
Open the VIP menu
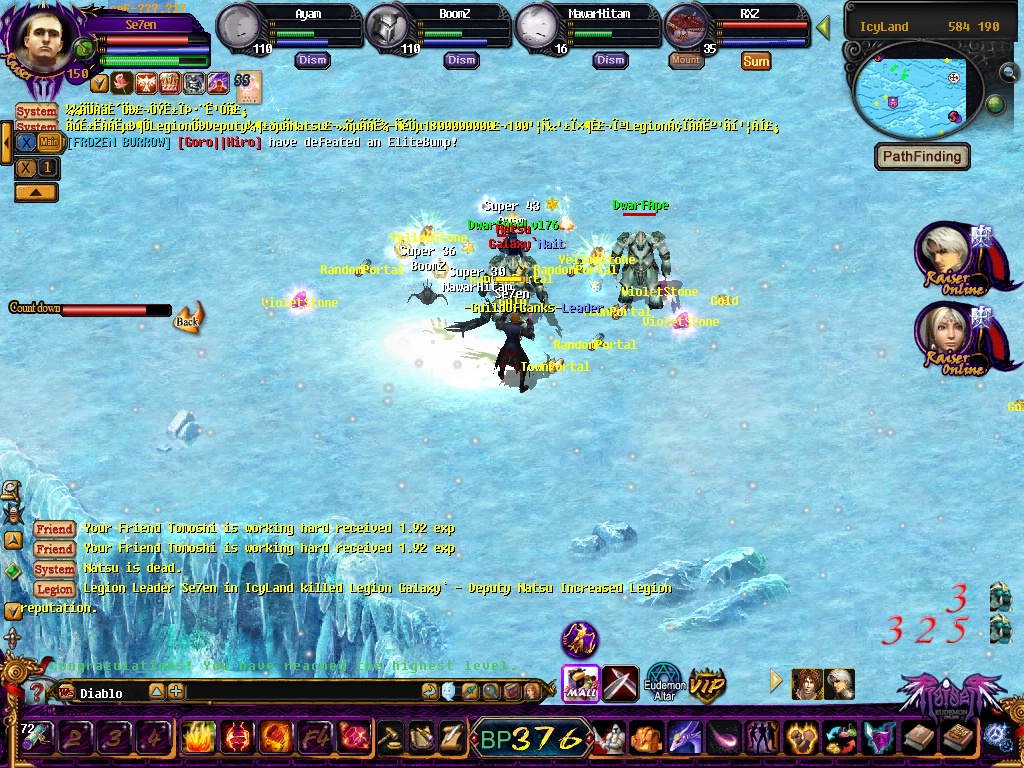tap(707, 684)
